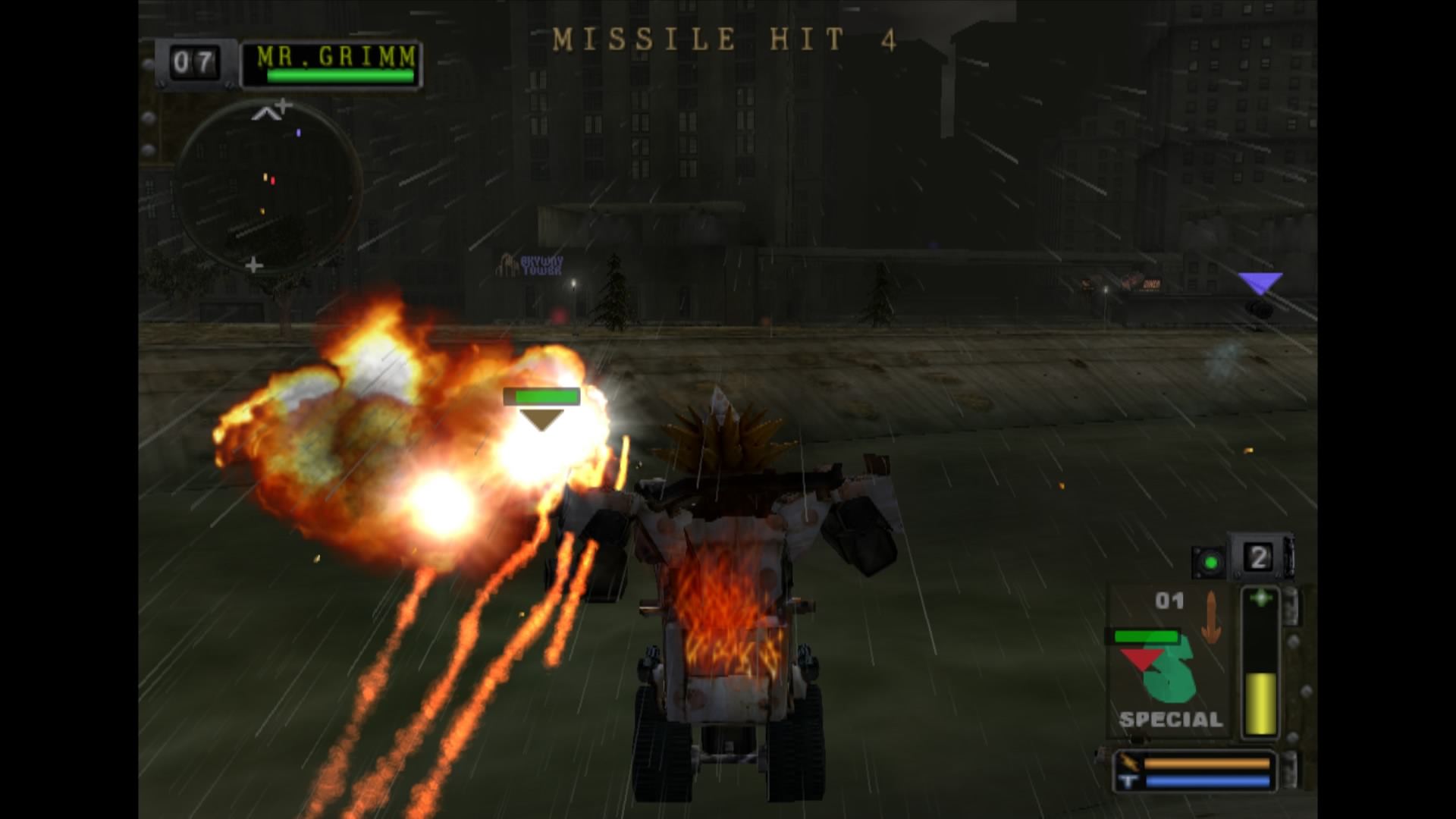Click the blue T meter icon
This screenshot has height=819, width=1456.
point(1128,780)
